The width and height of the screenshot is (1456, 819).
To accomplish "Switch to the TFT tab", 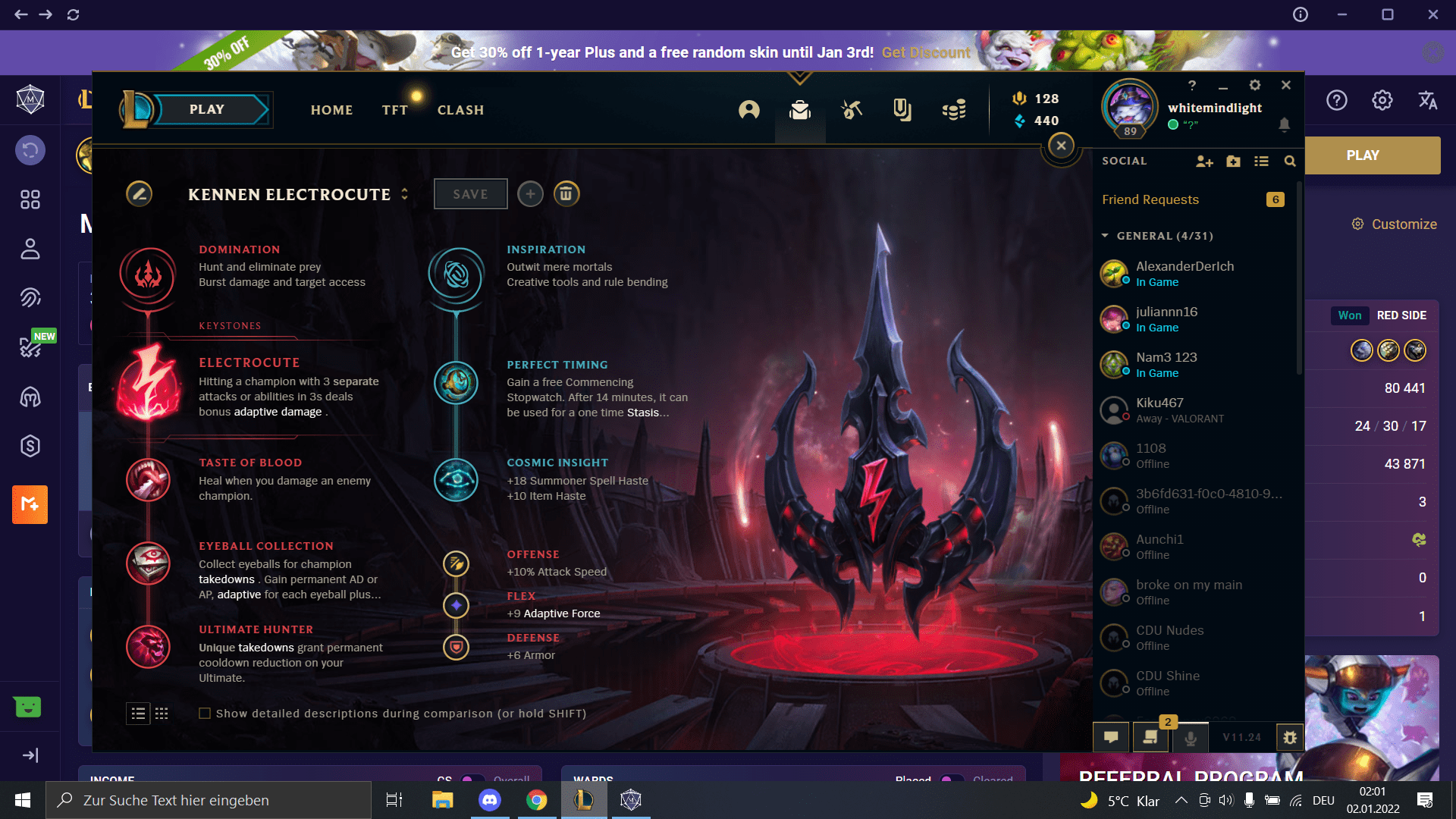I will (394, 110).
